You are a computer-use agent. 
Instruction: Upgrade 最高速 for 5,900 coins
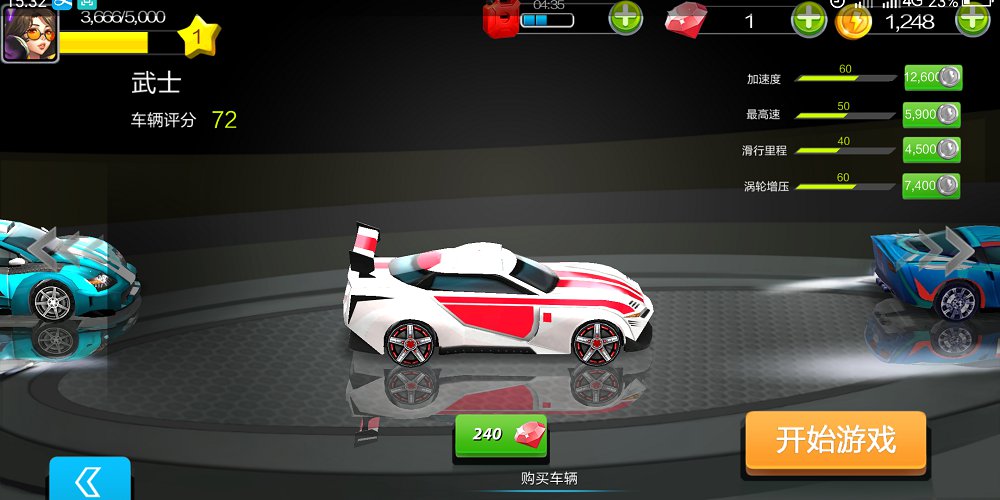click(932, 114)
